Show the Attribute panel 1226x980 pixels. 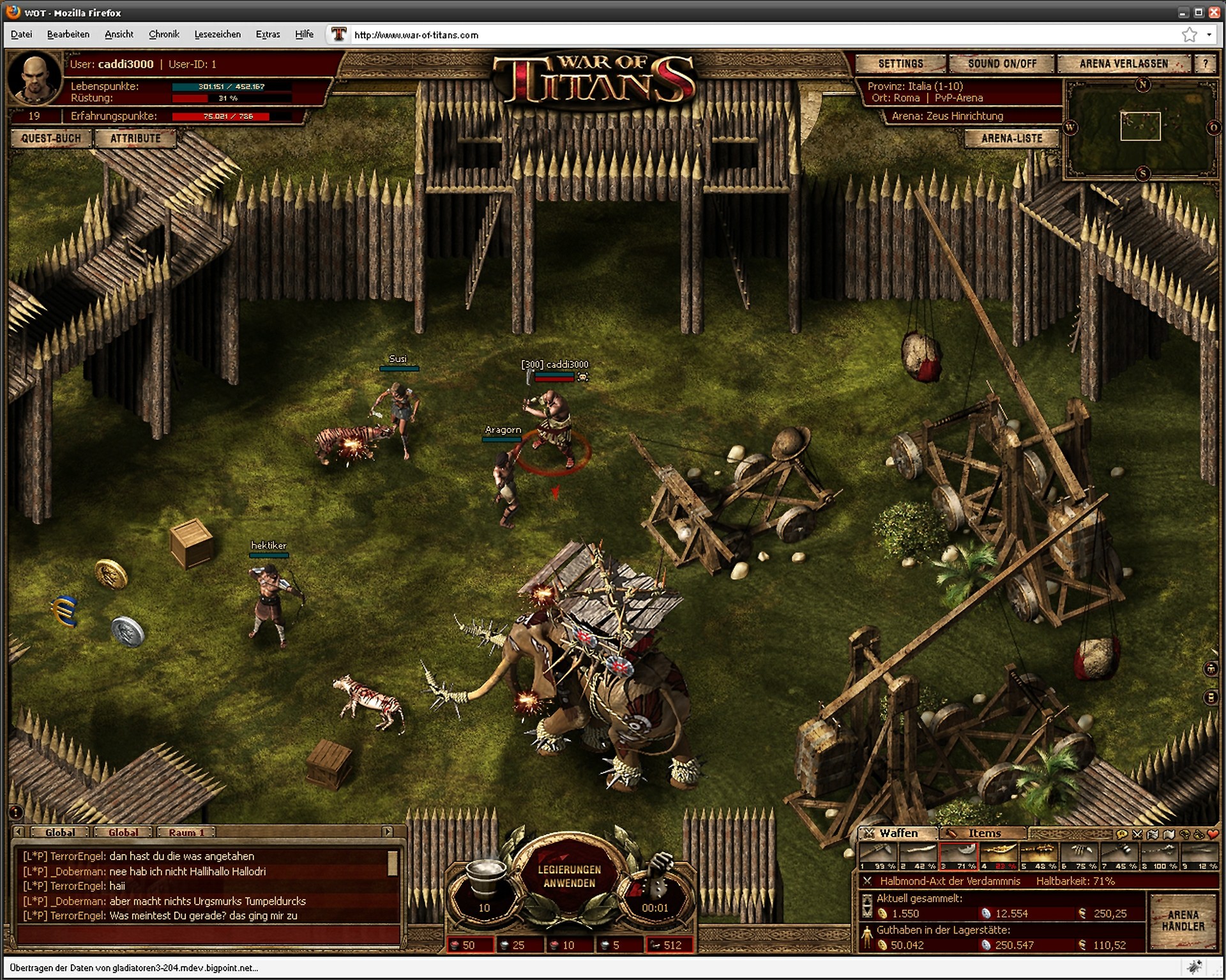(x=135, y=139)
